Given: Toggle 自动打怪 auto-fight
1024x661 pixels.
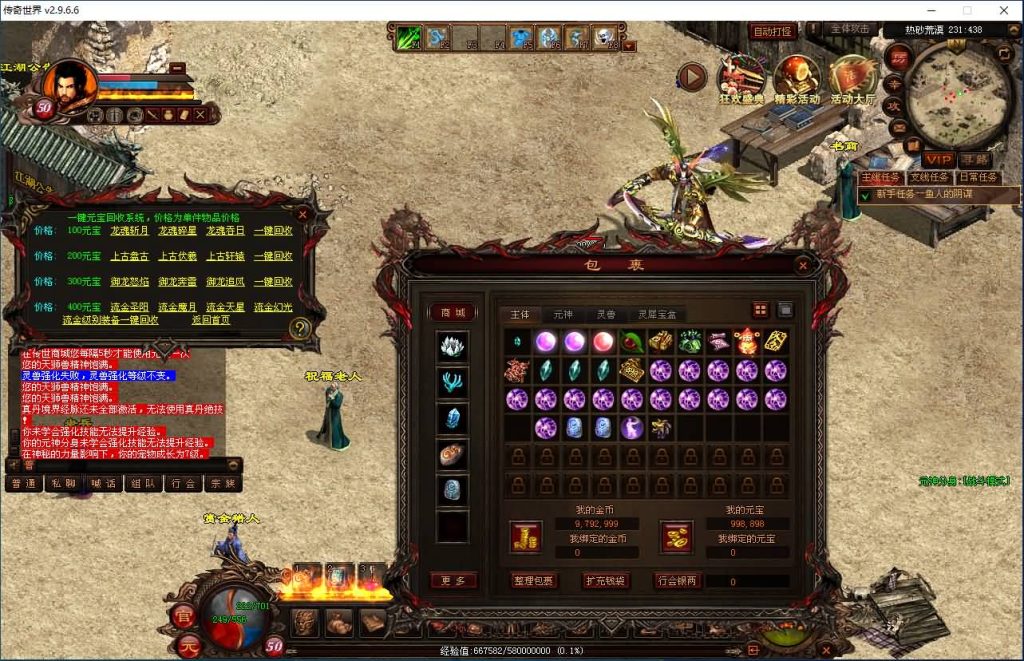Looking at the screenshot, I should [772, 32].
